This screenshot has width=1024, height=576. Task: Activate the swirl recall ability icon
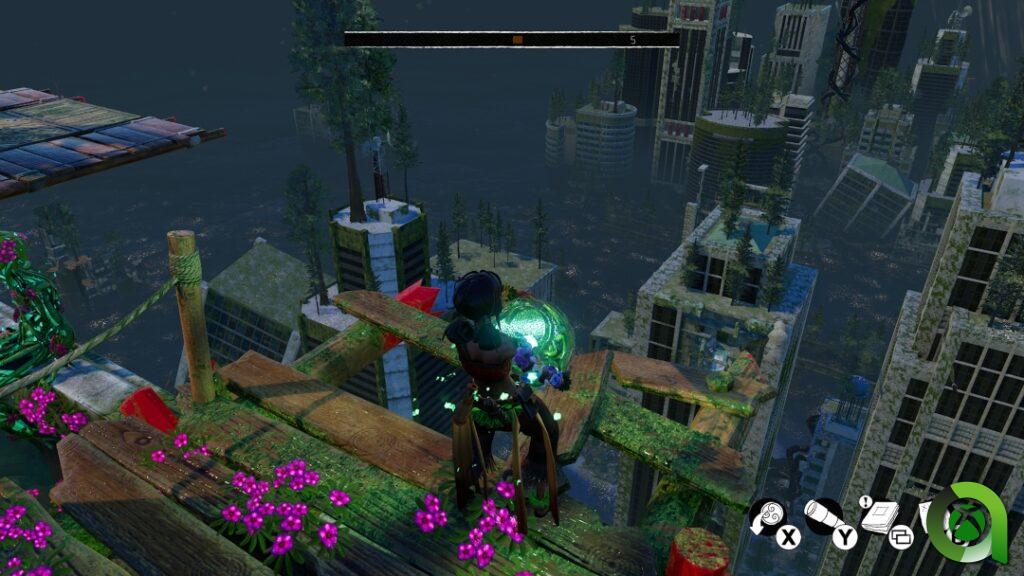[767, 516]
